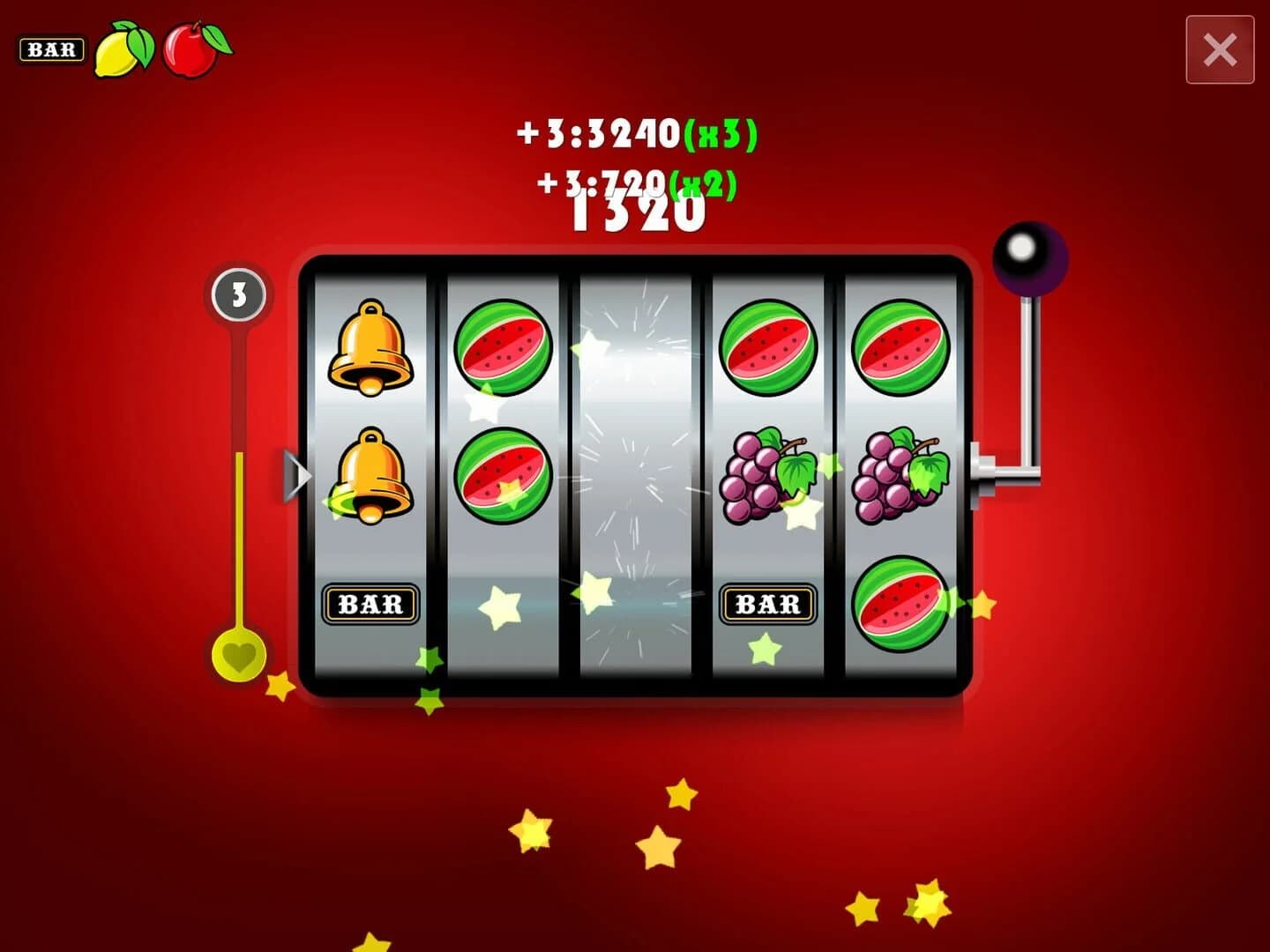
Task: Click the spinning middle reel
Action: click(x=635, y=476)
